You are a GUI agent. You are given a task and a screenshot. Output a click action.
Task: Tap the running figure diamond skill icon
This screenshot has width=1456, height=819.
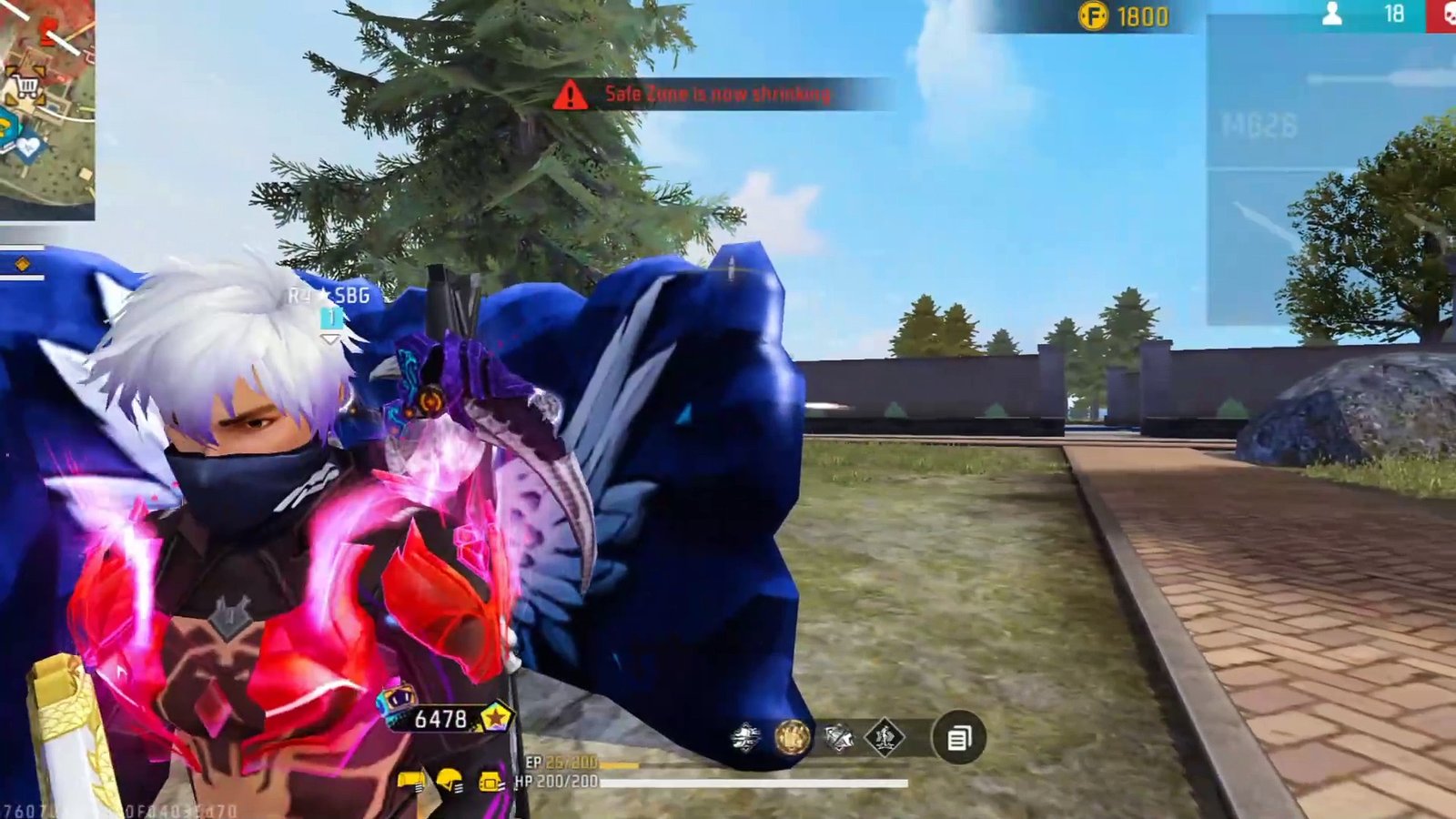click(885, 737)
